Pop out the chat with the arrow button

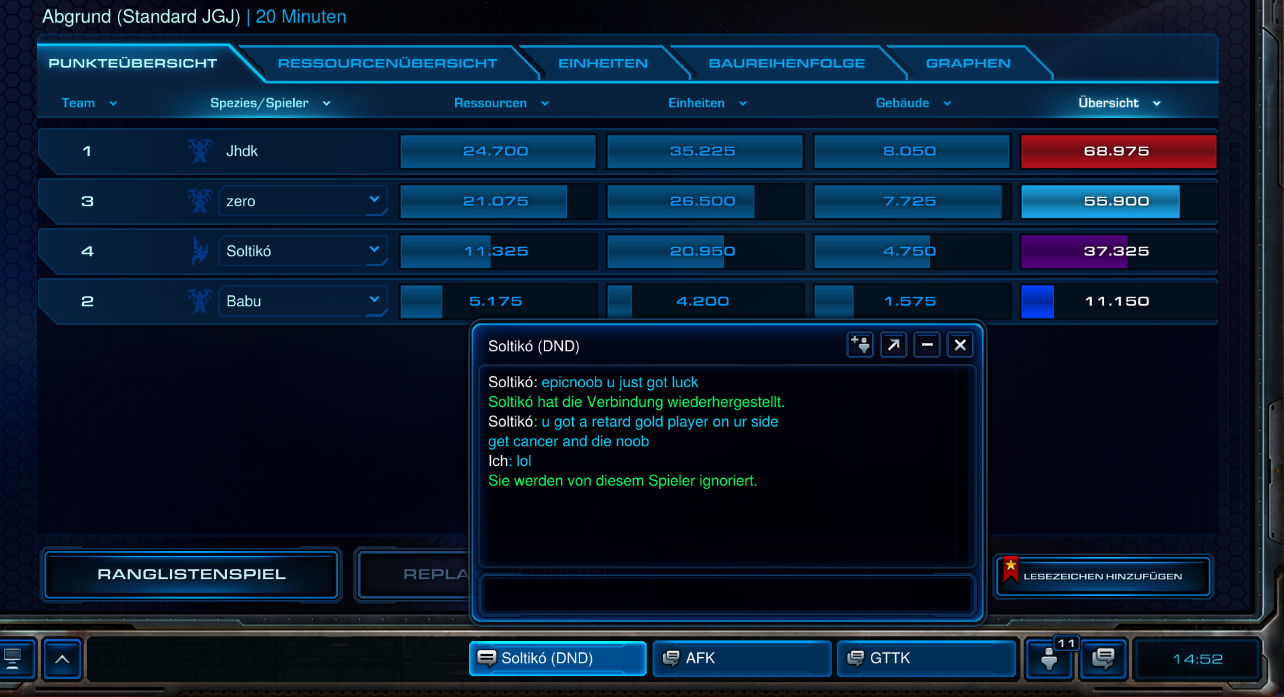893,345
